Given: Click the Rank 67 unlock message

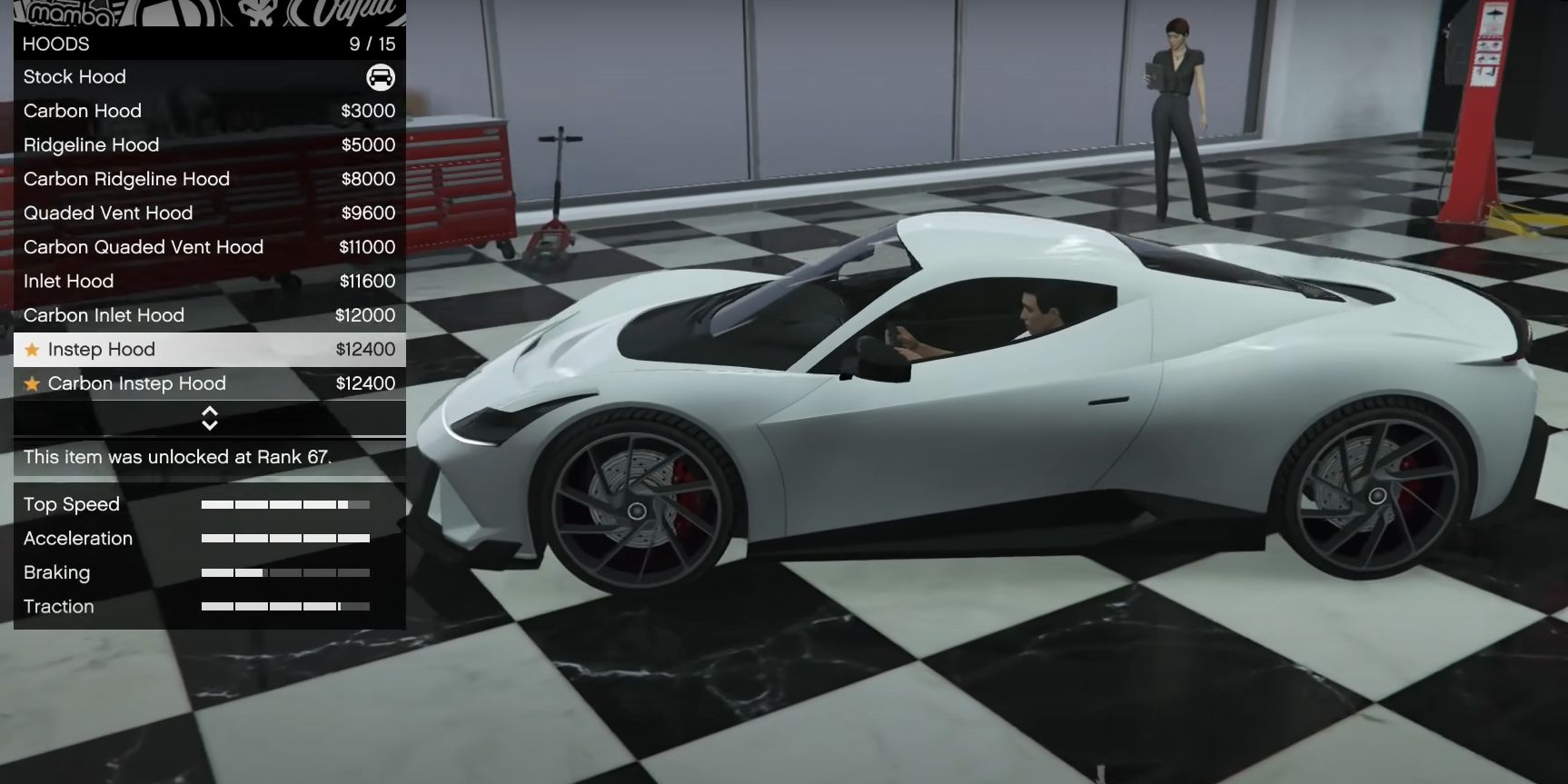Looking at the screenshot, I should (x=178, y=457).
